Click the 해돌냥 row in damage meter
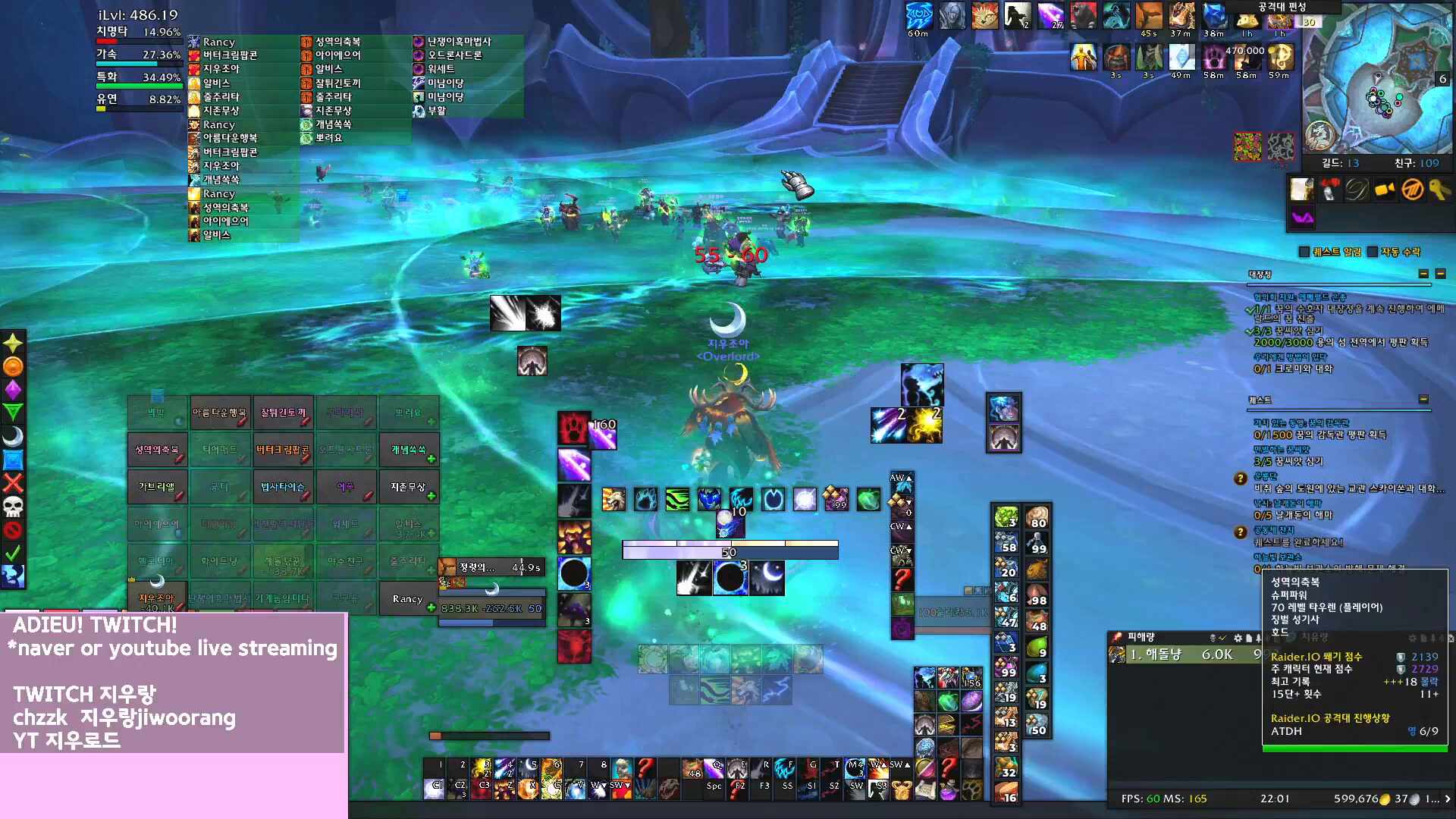Viewport: 1456px width, 819px height. click(1183, 654)
